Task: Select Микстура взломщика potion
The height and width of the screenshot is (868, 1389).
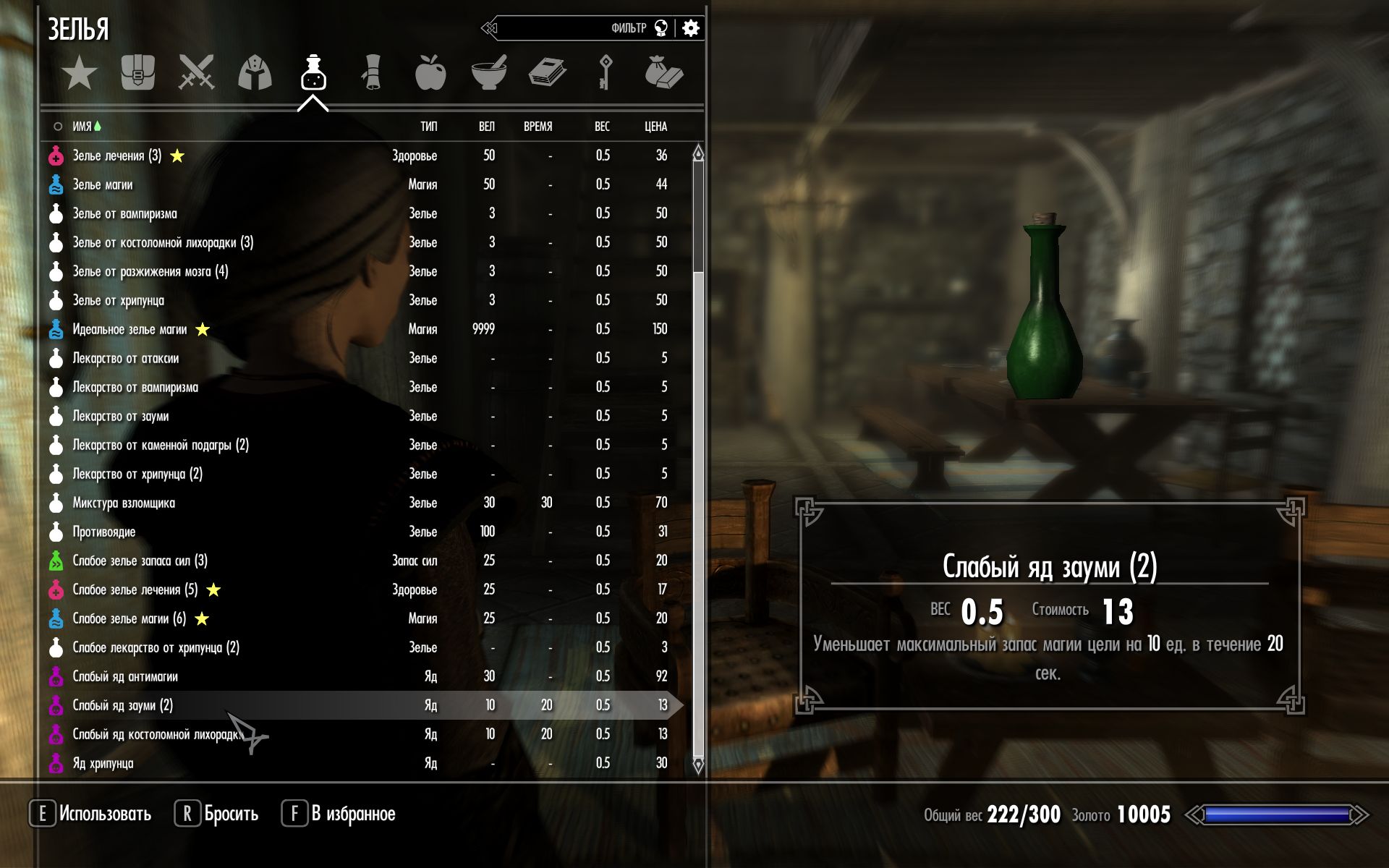Action: 124,503
